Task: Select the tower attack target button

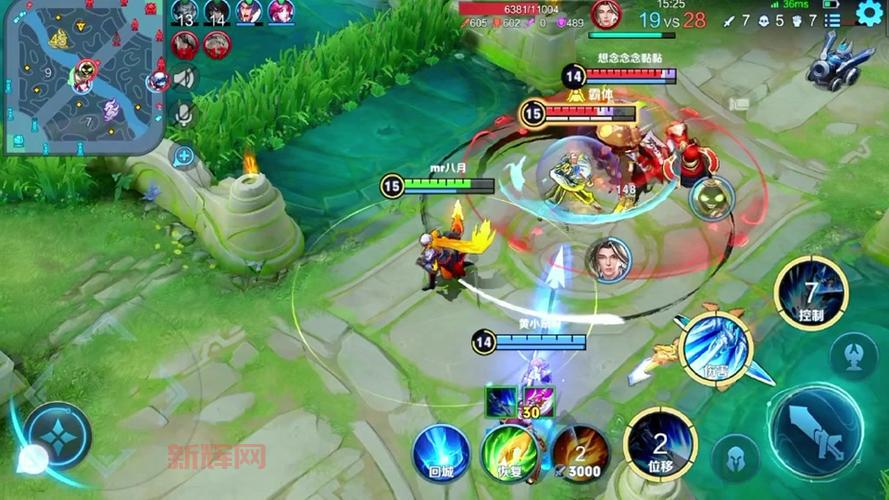Action: click(855, 353)
